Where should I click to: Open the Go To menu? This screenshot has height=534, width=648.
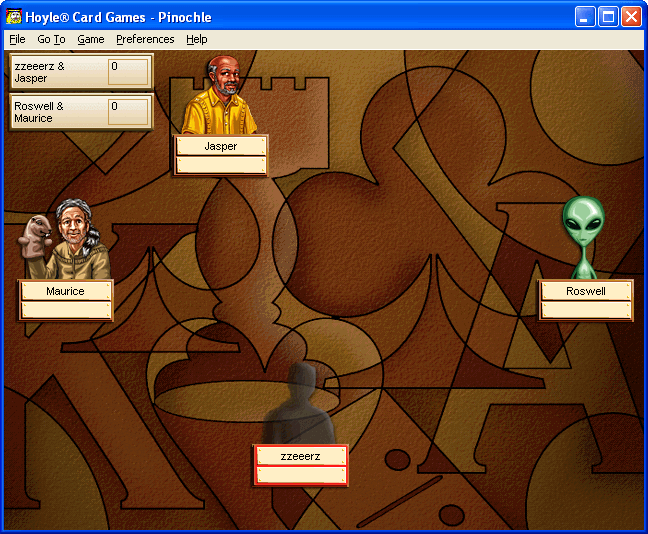click(51, 39)
